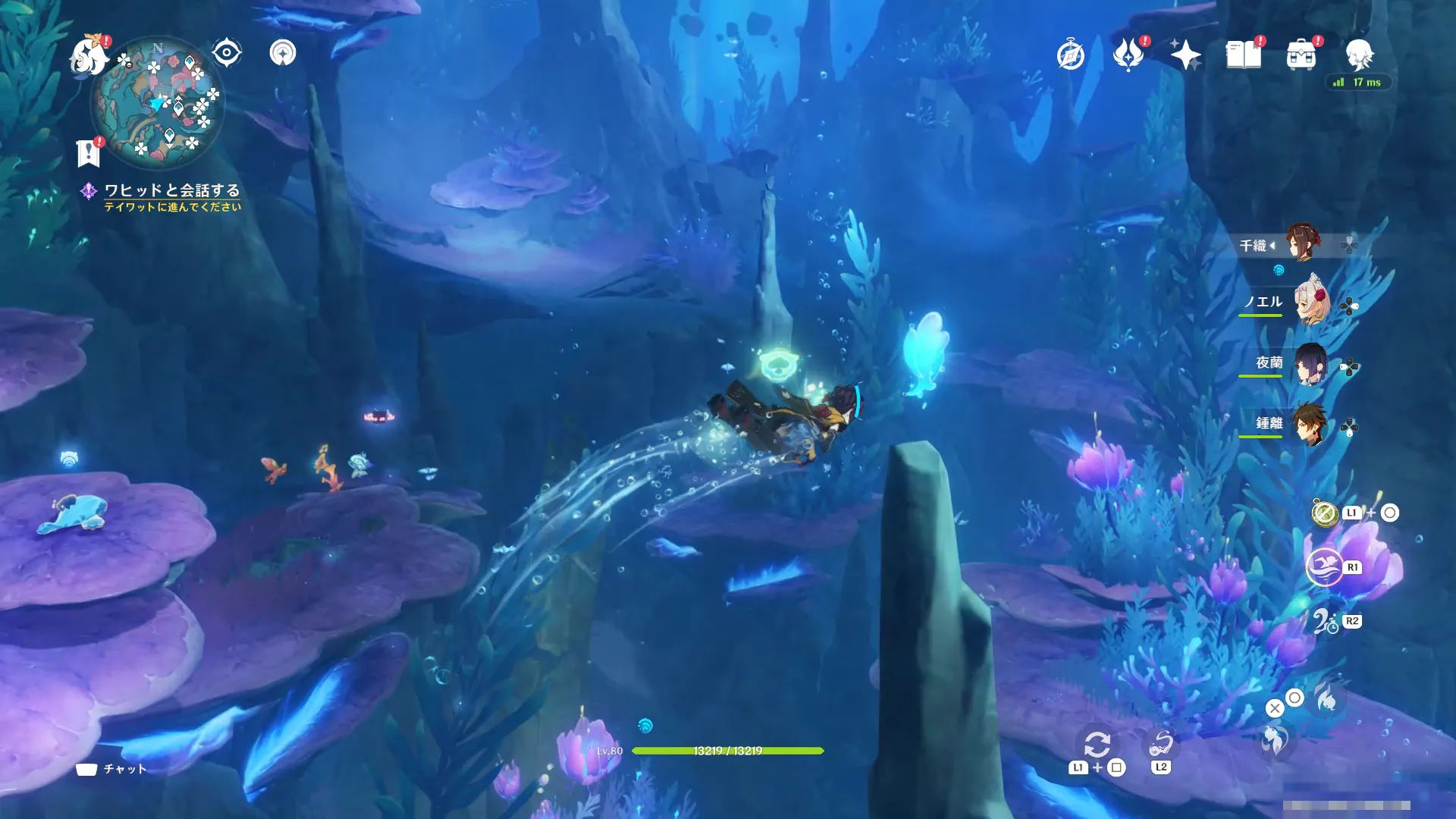Open the quest log bookmark icon
The image size is (1456, 819).
[88, 153]
